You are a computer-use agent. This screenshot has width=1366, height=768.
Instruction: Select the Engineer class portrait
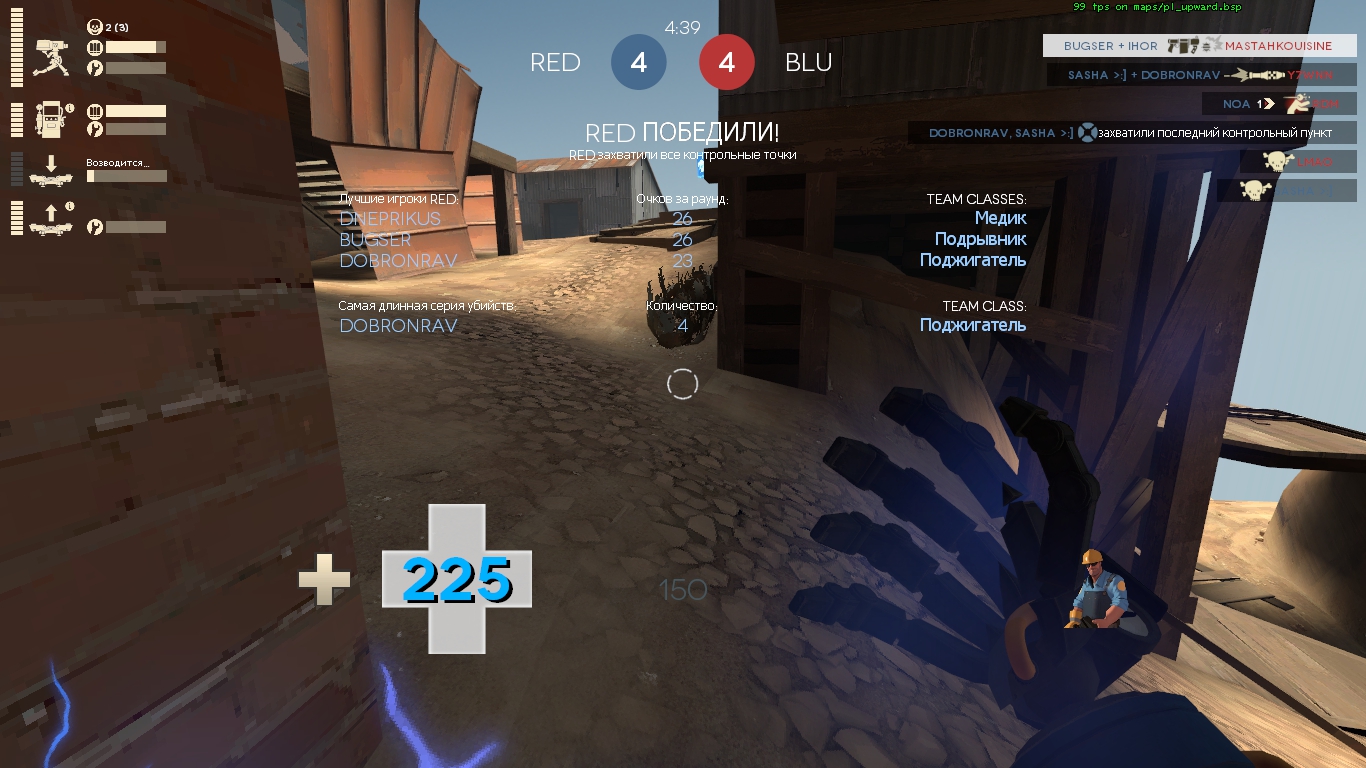point(1095,590)
